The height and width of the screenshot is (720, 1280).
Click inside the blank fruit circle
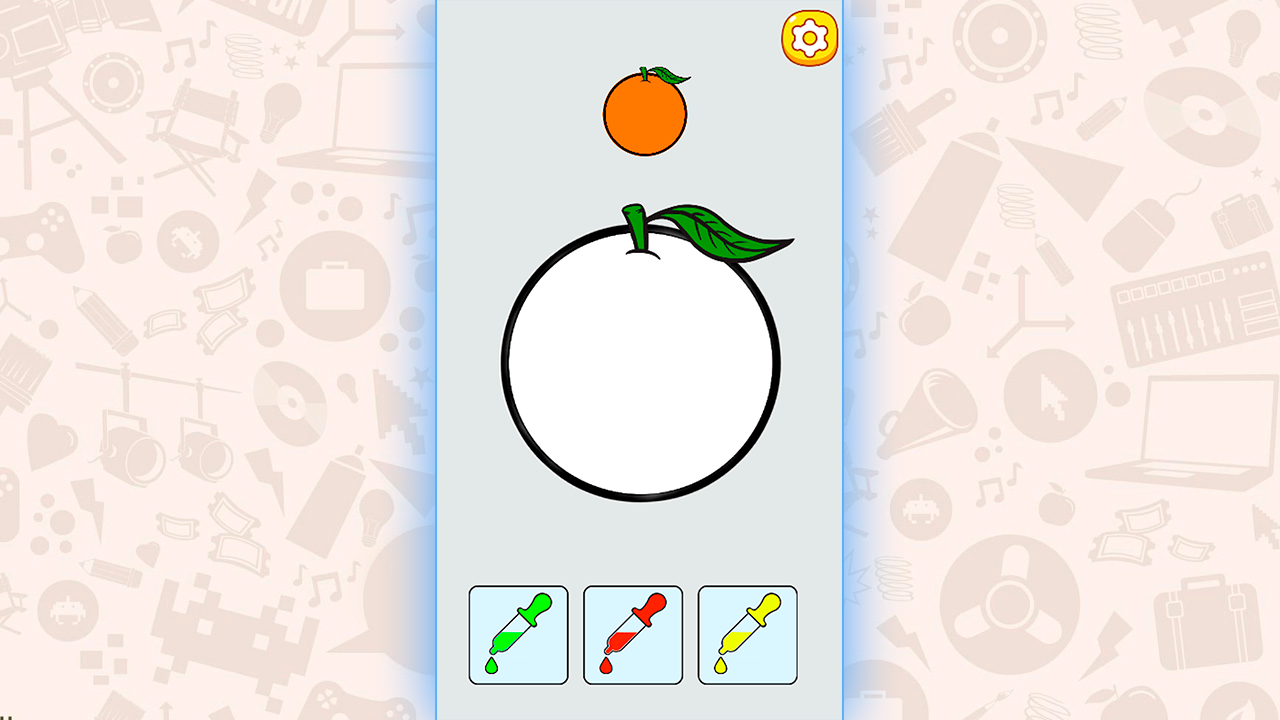(x=640, y=370)
